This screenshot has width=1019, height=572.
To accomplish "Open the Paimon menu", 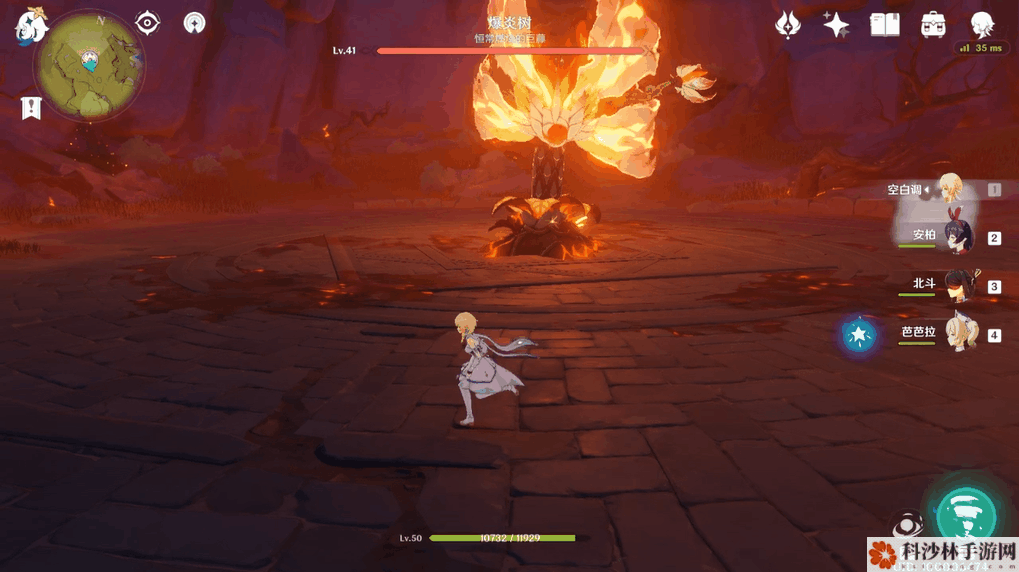I will click(x=30, y=27).
